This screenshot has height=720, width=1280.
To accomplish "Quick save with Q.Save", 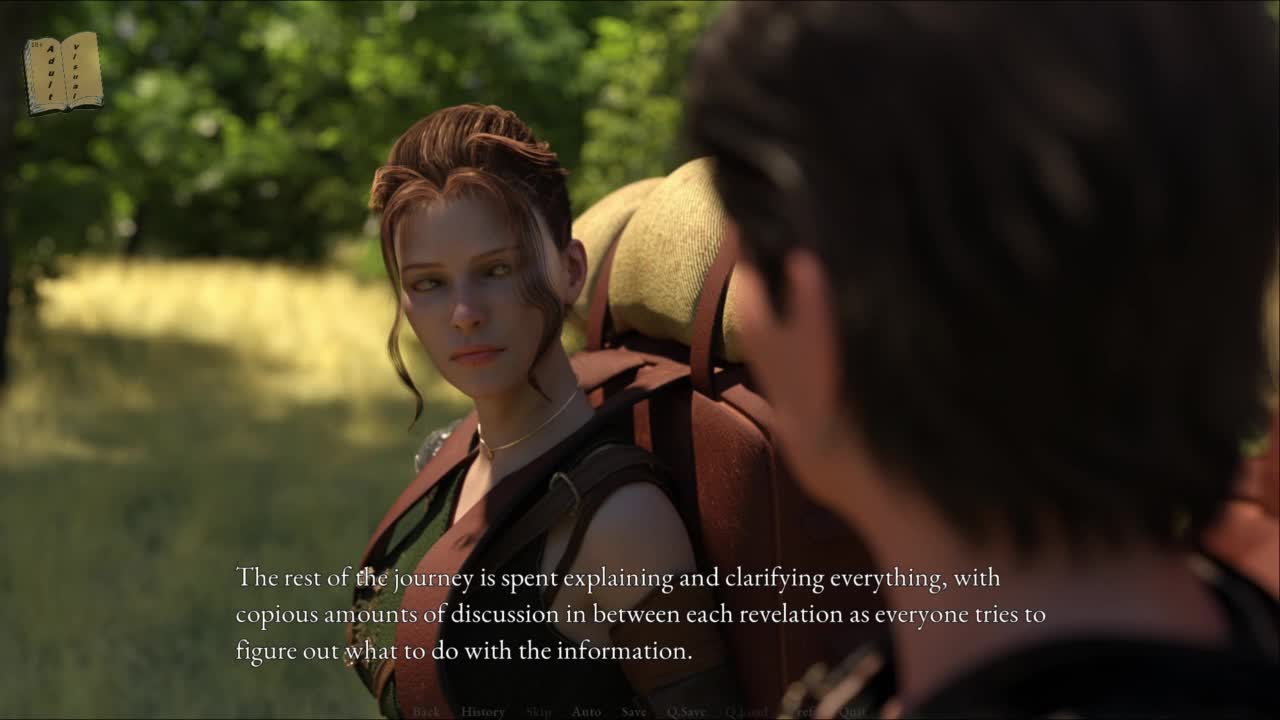I will point(686,712).
